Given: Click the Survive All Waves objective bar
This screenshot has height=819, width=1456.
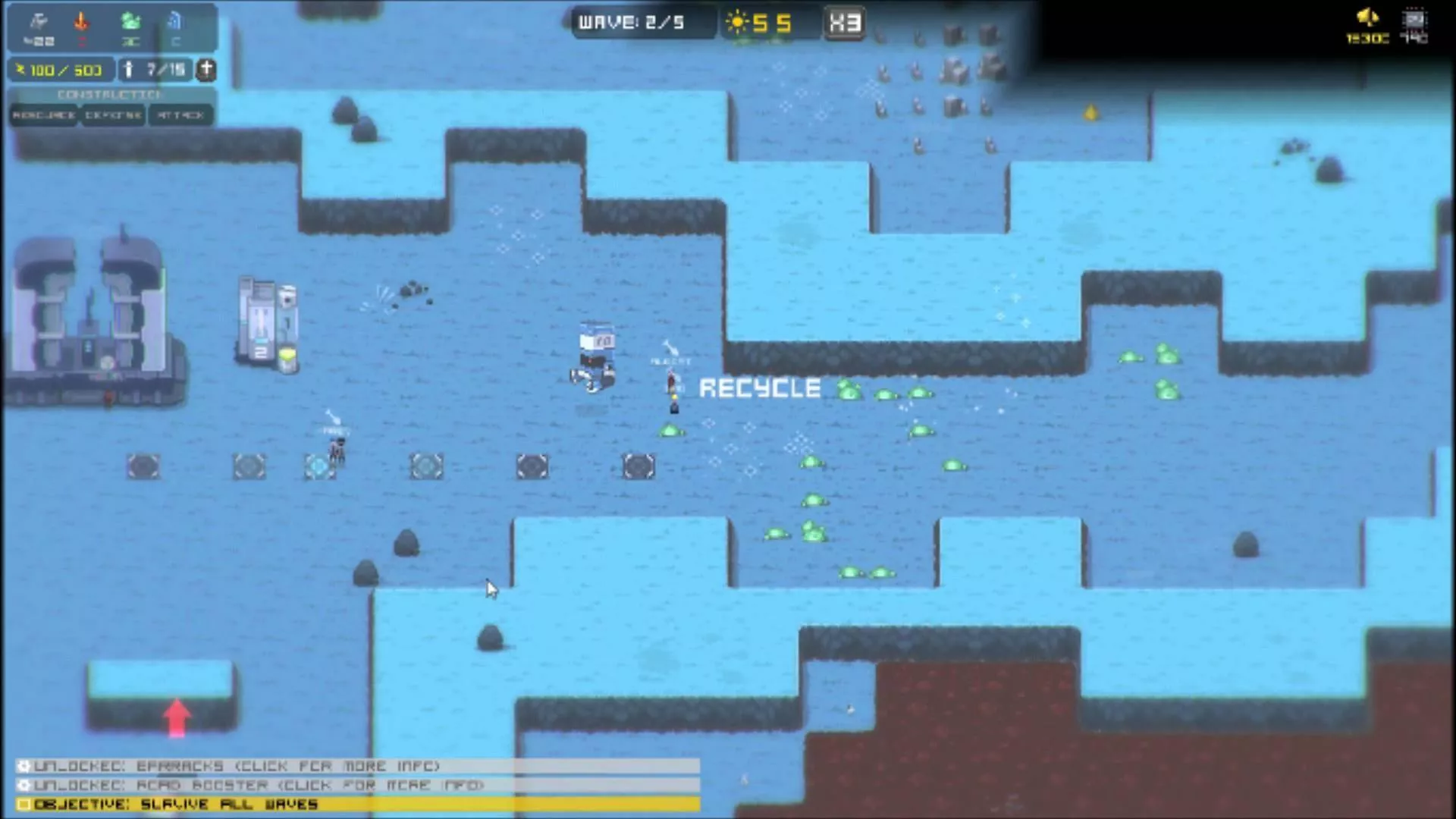Looking at the screenshot, I should point(356,804).
